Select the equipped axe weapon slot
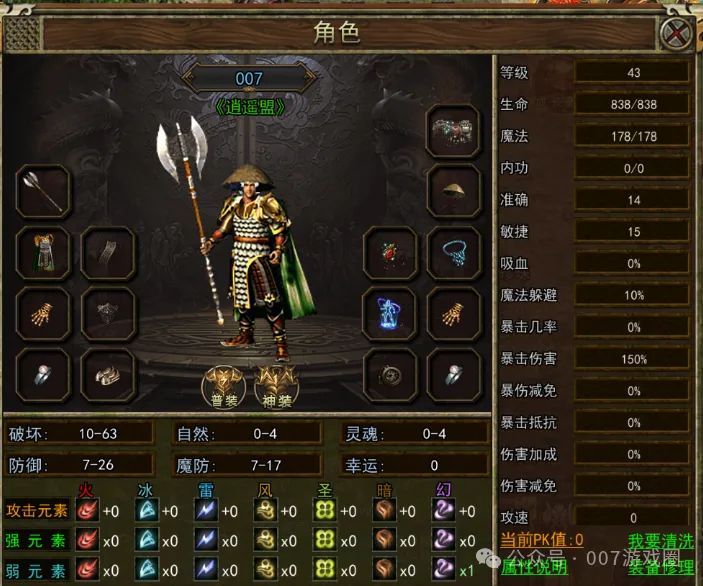Screen dimensions: 703x586 pos(43,190)
